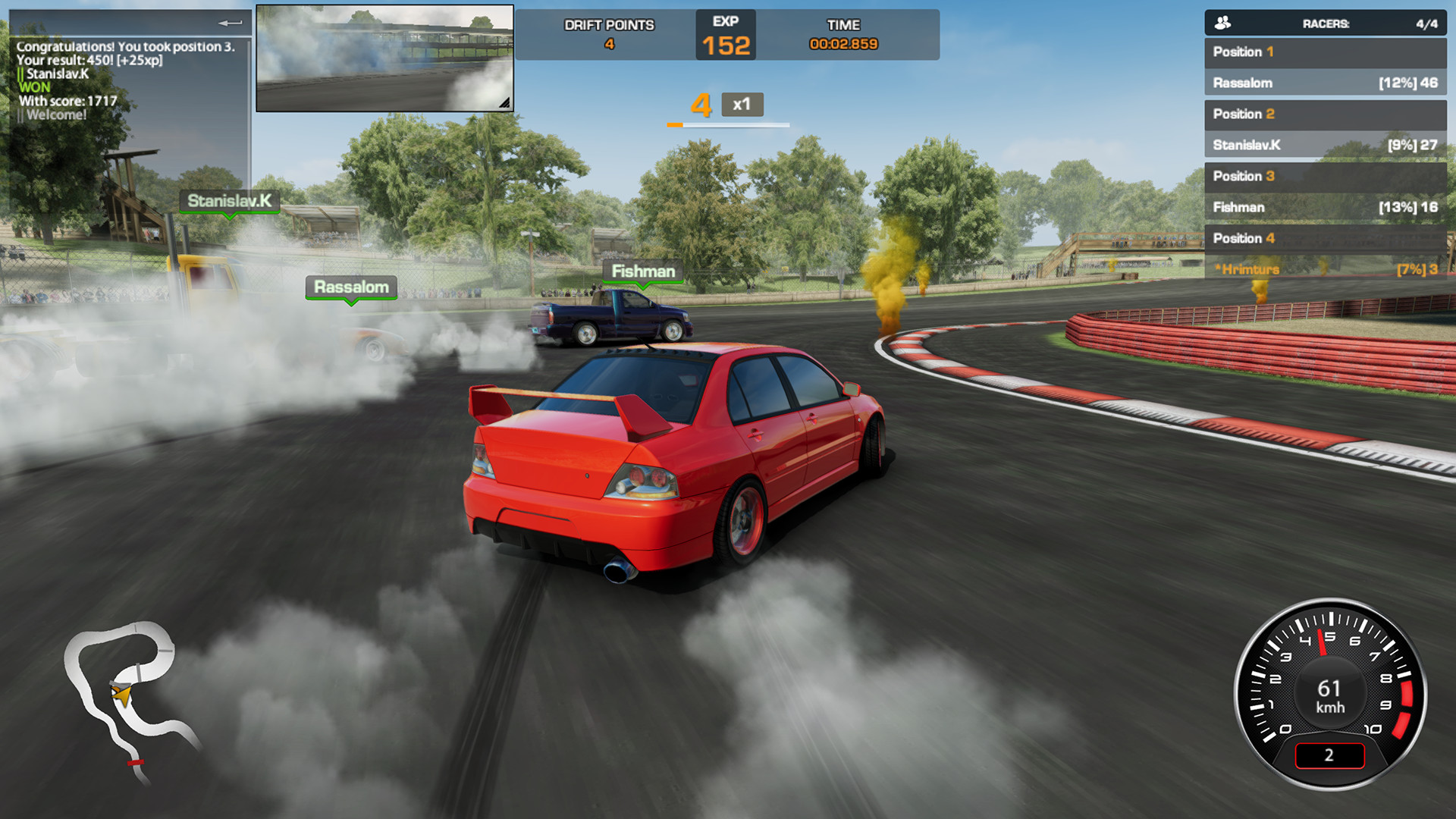This screenshot has height=819, width=1456.
Task: Click the racers people icon in leaderboard header
Action: tap(1222, 22)
